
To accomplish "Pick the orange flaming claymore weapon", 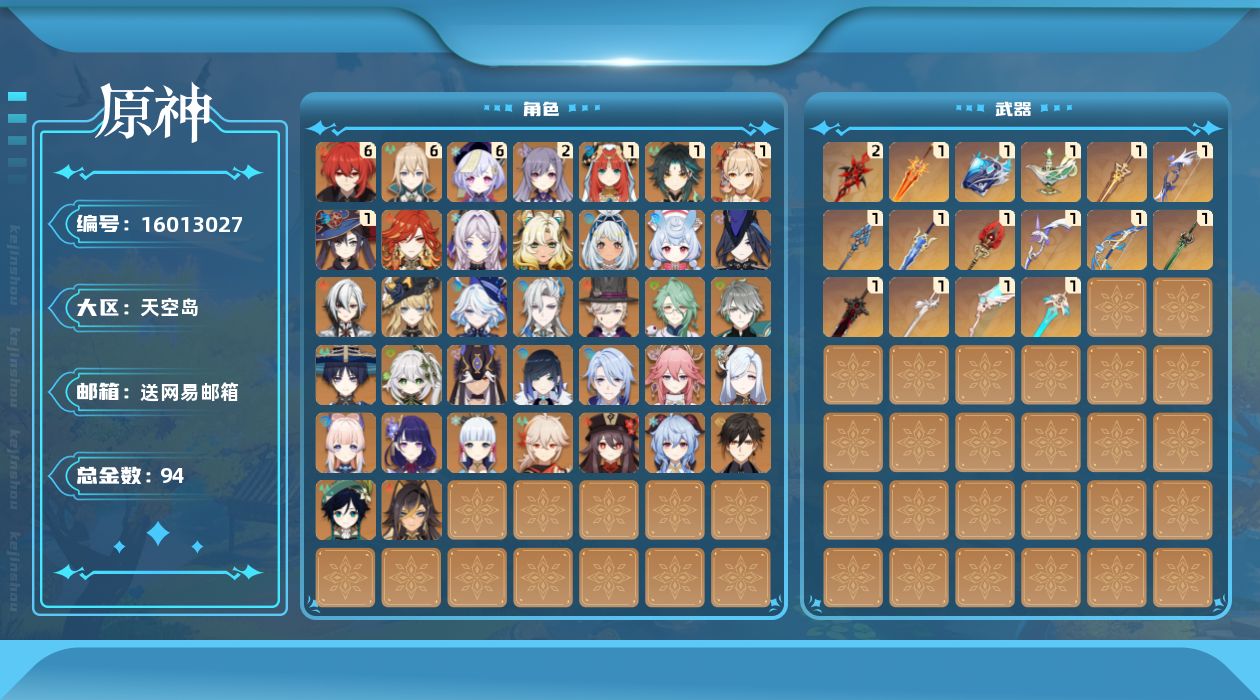I will (x=919, y=172).
